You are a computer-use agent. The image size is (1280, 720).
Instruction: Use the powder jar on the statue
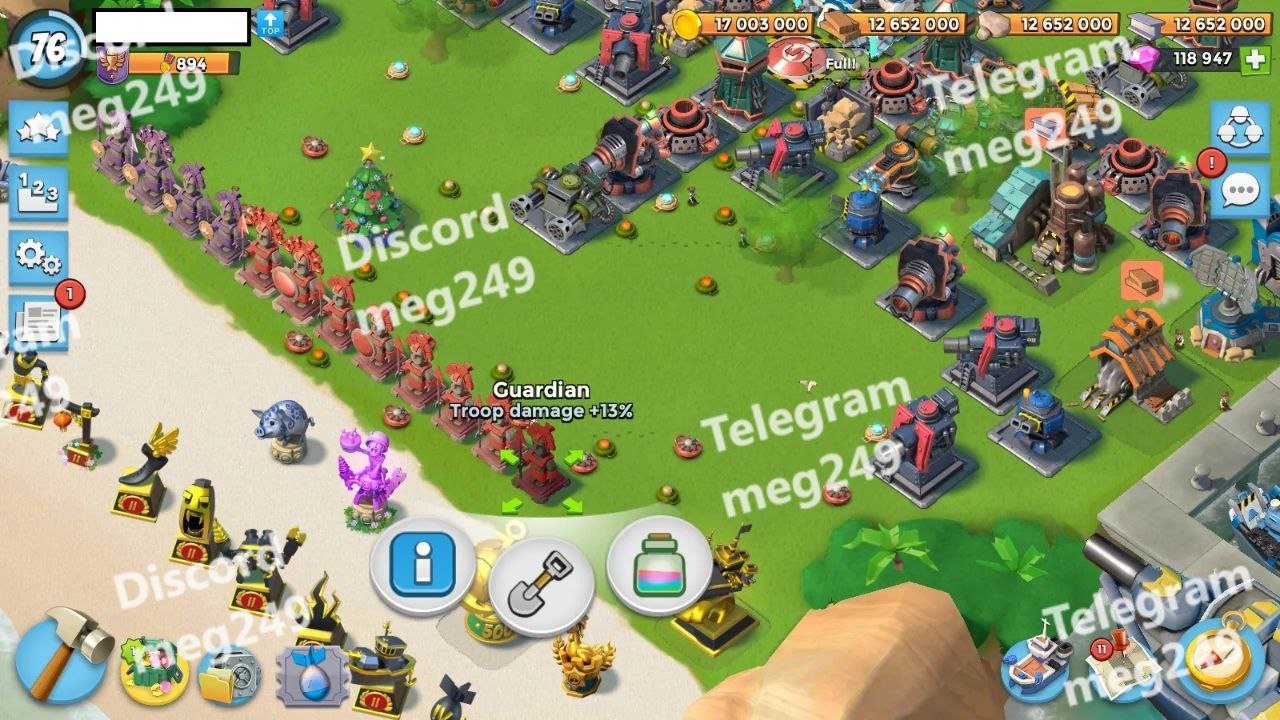[x=659, y=567]
